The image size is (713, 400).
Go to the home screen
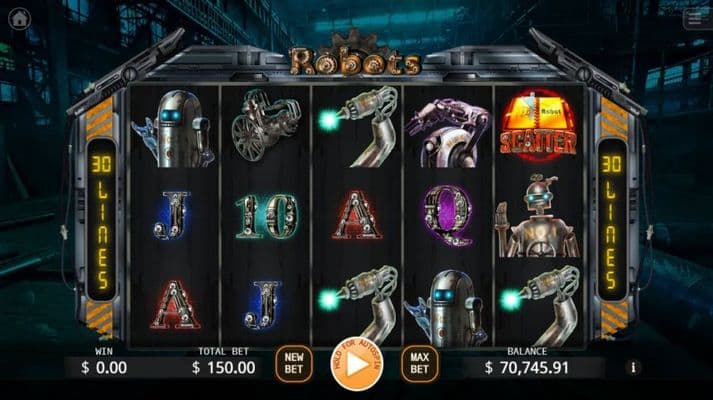(x=18, y=19)
